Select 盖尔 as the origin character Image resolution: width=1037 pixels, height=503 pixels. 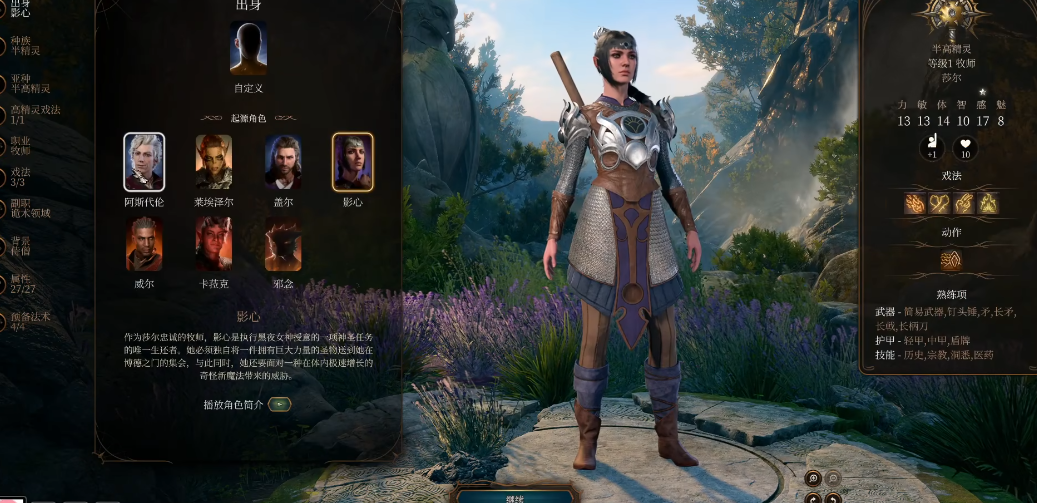[283, 161]
